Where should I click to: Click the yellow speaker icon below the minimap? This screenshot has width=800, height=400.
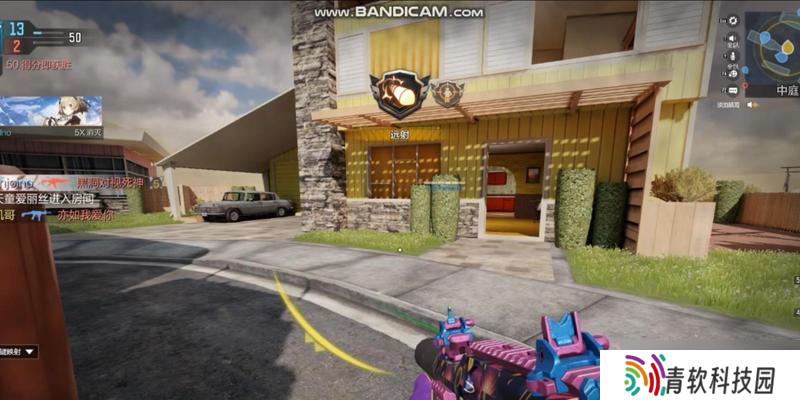point(750,104)
